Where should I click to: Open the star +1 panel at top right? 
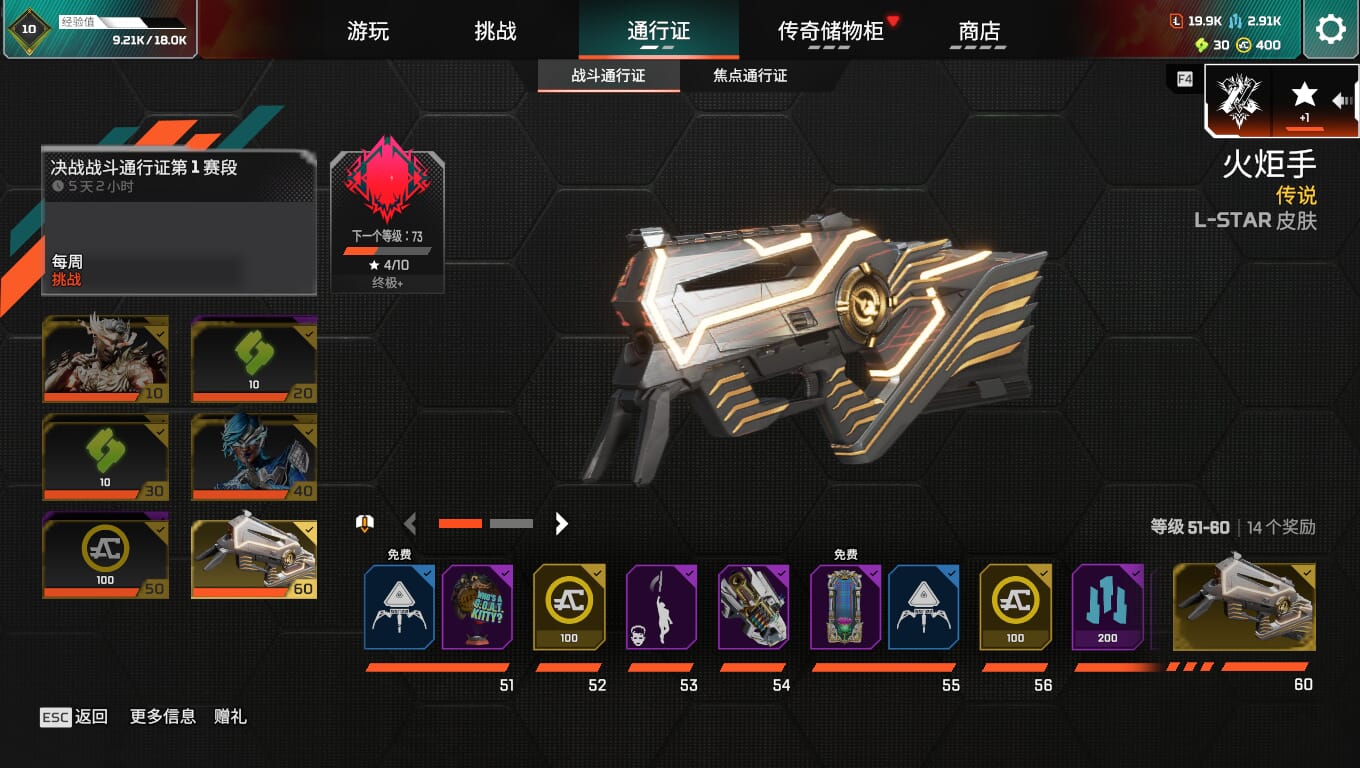click(1304, 100)
